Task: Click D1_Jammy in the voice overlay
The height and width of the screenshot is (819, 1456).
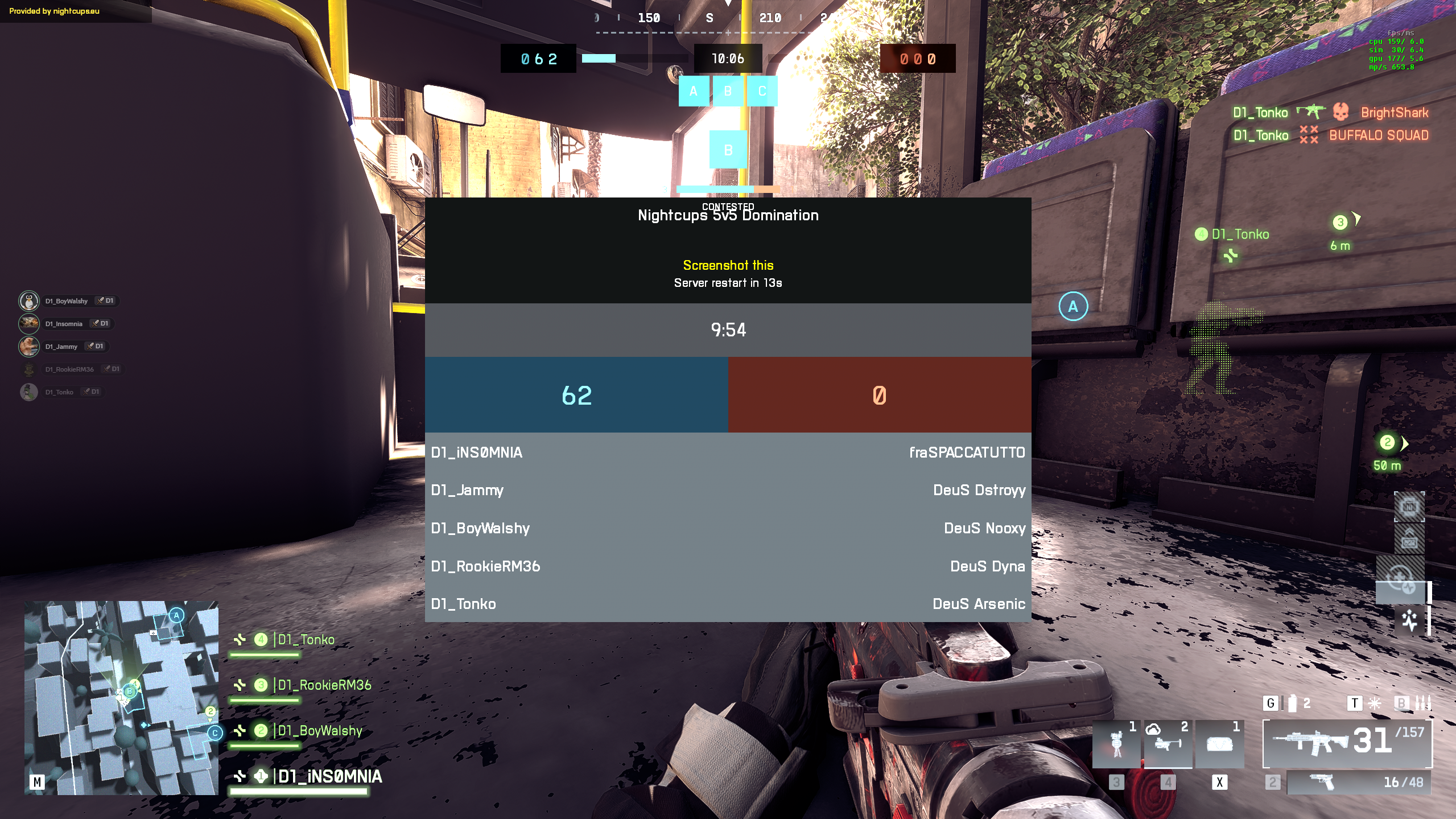Action: 61,346
